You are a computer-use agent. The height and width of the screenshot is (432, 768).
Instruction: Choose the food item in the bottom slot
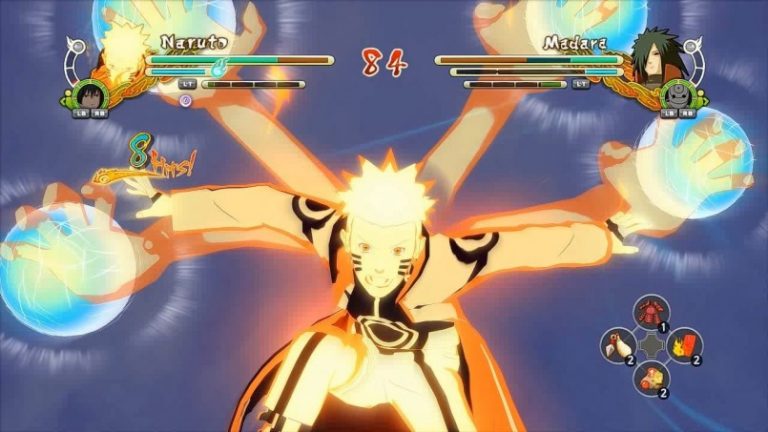click(x=651, y=378)
